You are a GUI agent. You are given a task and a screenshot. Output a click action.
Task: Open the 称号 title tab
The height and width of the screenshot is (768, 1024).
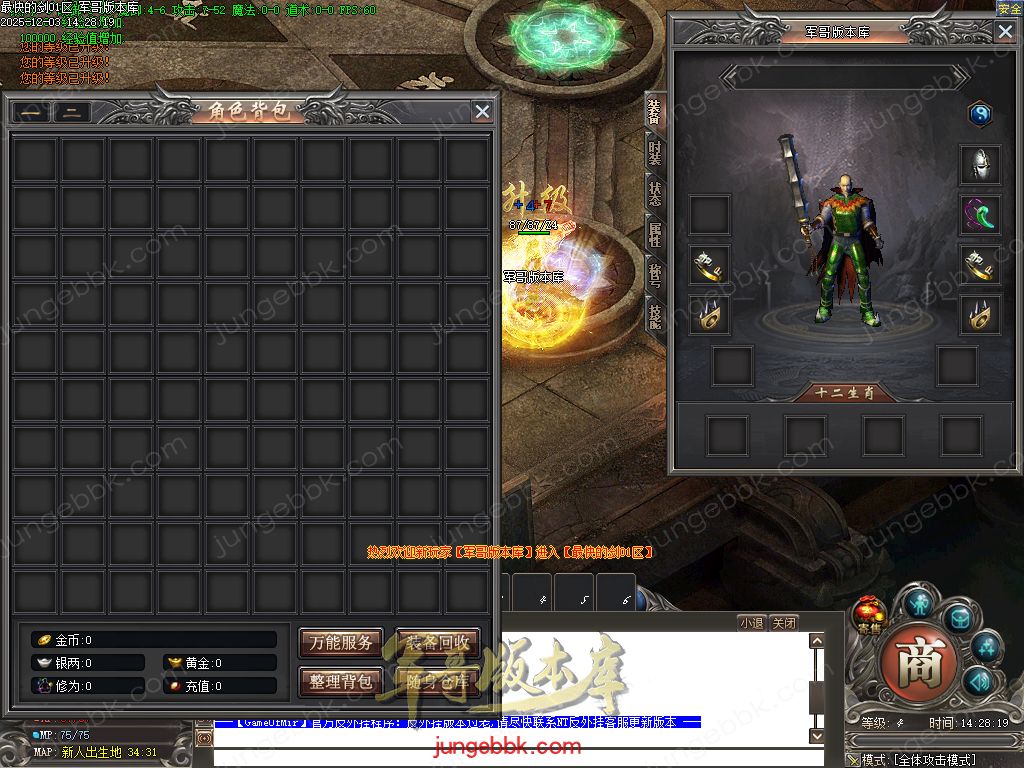(x=655, y=275)
